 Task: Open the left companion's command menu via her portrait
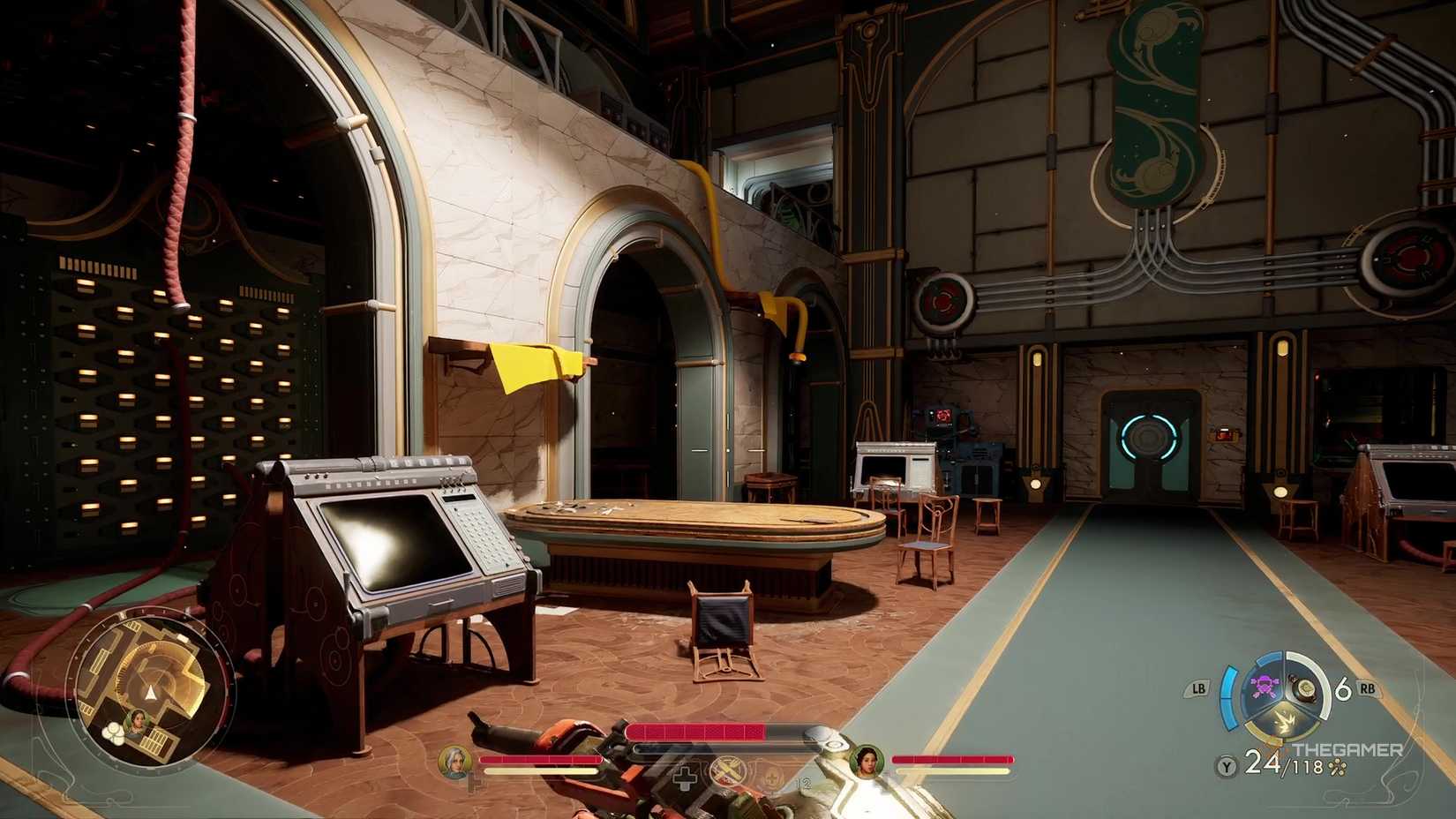point(454,764)
